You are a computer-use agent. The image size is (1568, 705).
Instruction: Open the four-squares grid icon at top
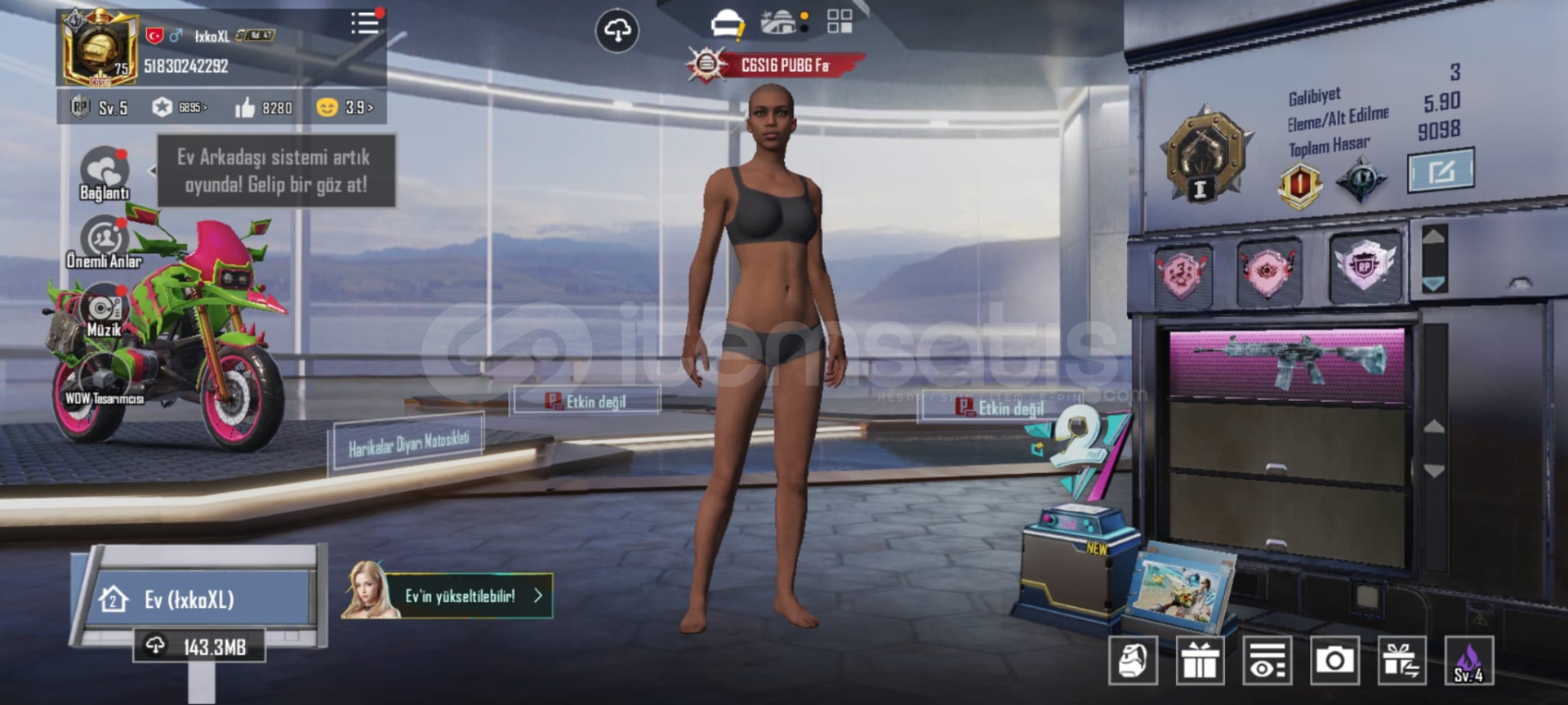coord(840,21)
